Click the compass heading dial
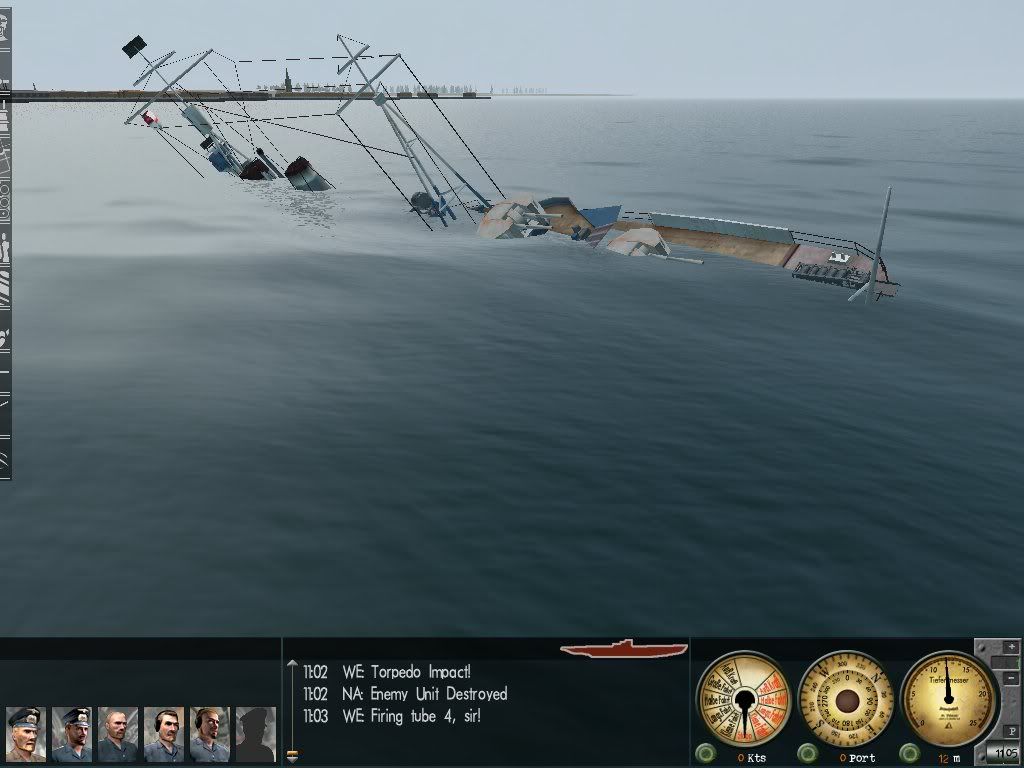Image resolution: width=1024 pixels, height=768 pixels. click(848, 698)
